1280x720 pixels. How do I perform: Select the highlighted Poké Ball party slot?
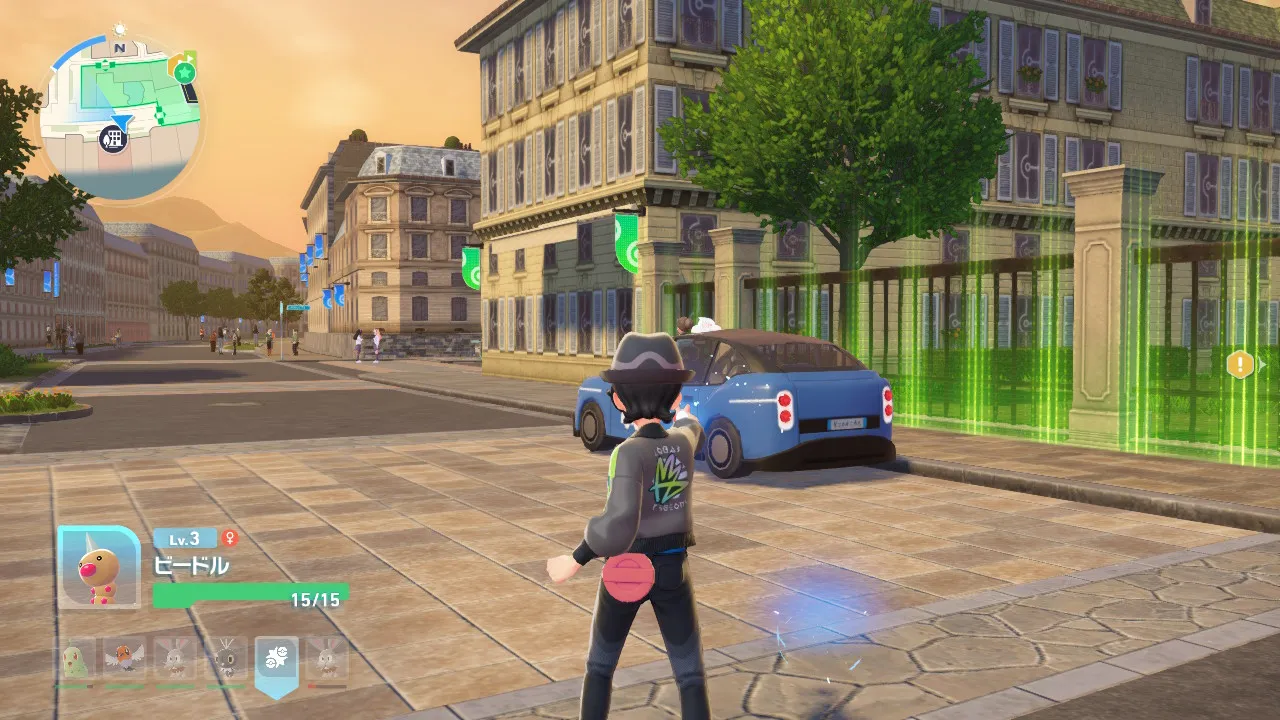click(x=276, y=660)
